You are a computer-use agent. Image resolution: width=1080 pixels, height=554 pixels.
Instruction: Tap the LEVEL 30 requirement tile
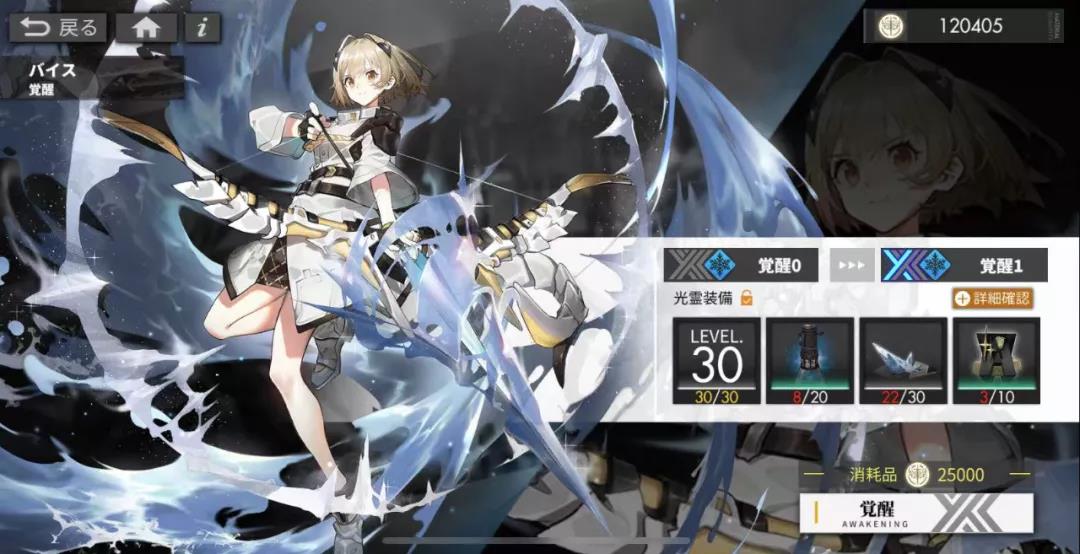[716, 360]
